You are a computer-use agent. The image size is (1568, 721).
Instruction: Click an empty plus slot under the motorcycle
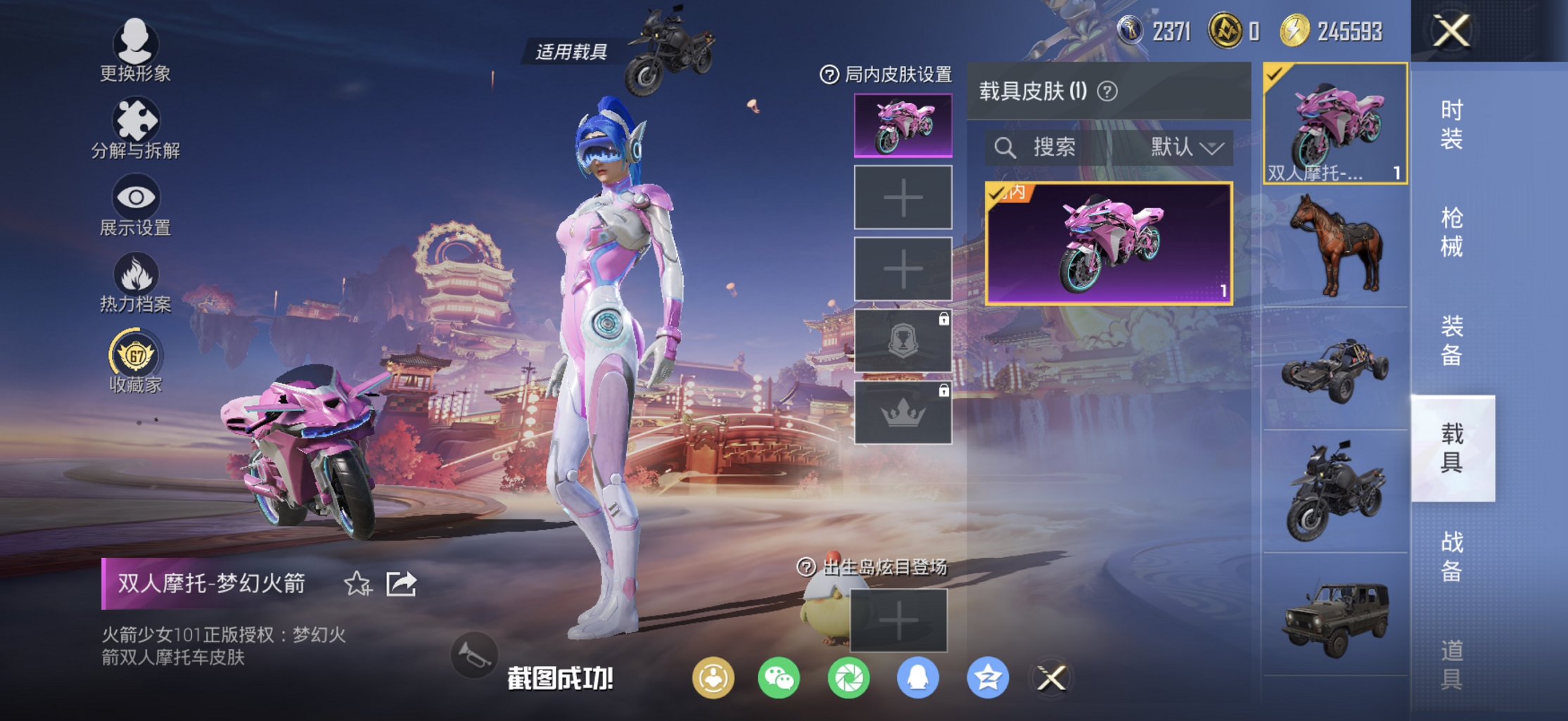coord(903,197)
